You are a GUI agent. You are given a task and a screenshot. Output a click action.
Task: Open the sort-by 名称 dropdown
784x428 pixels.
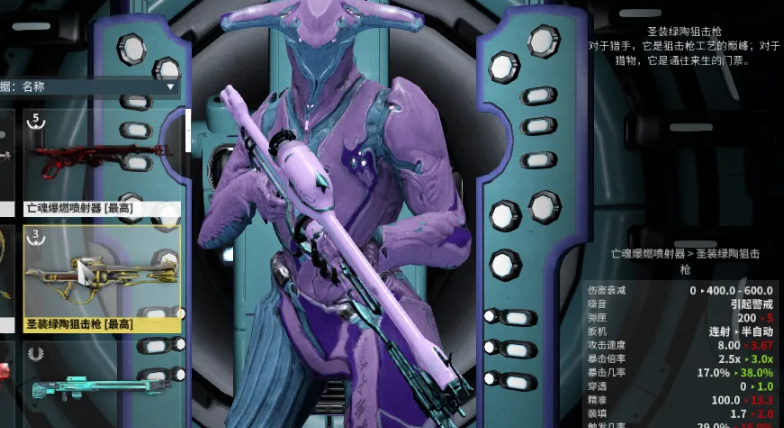click(x=90, y=87)
